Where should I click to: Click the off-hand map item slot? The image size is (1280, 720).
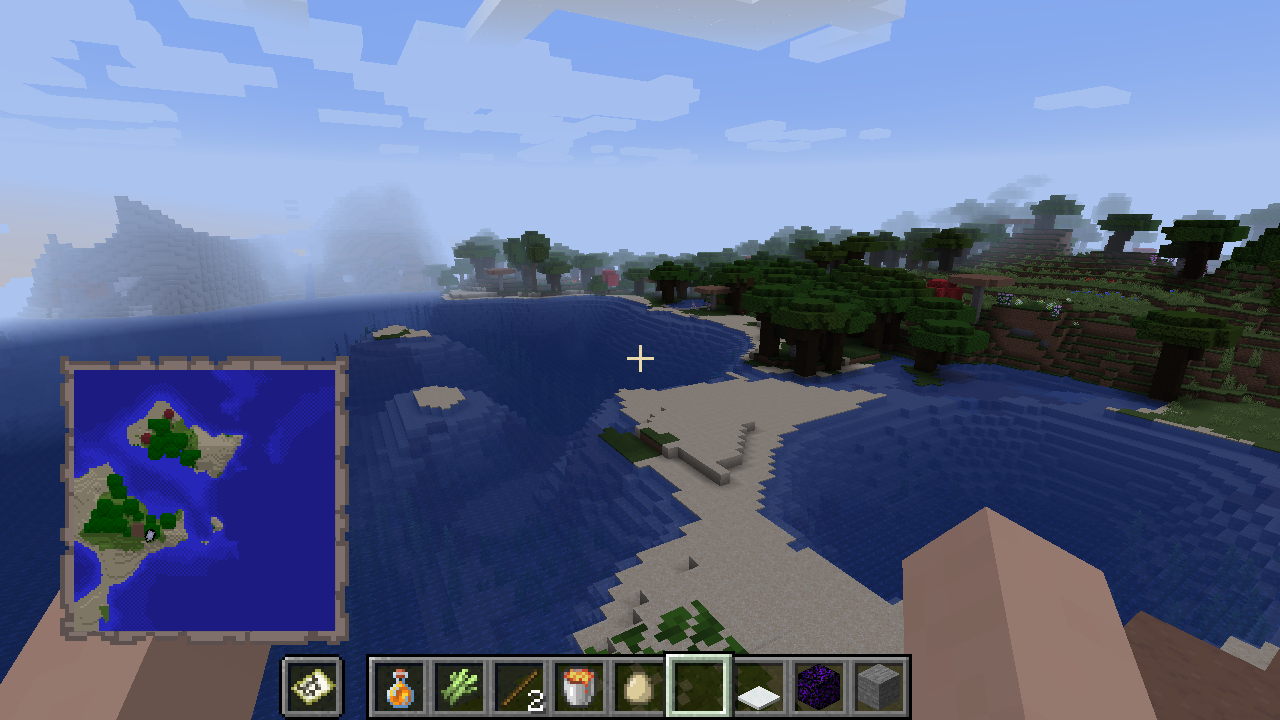pos(312,687)
